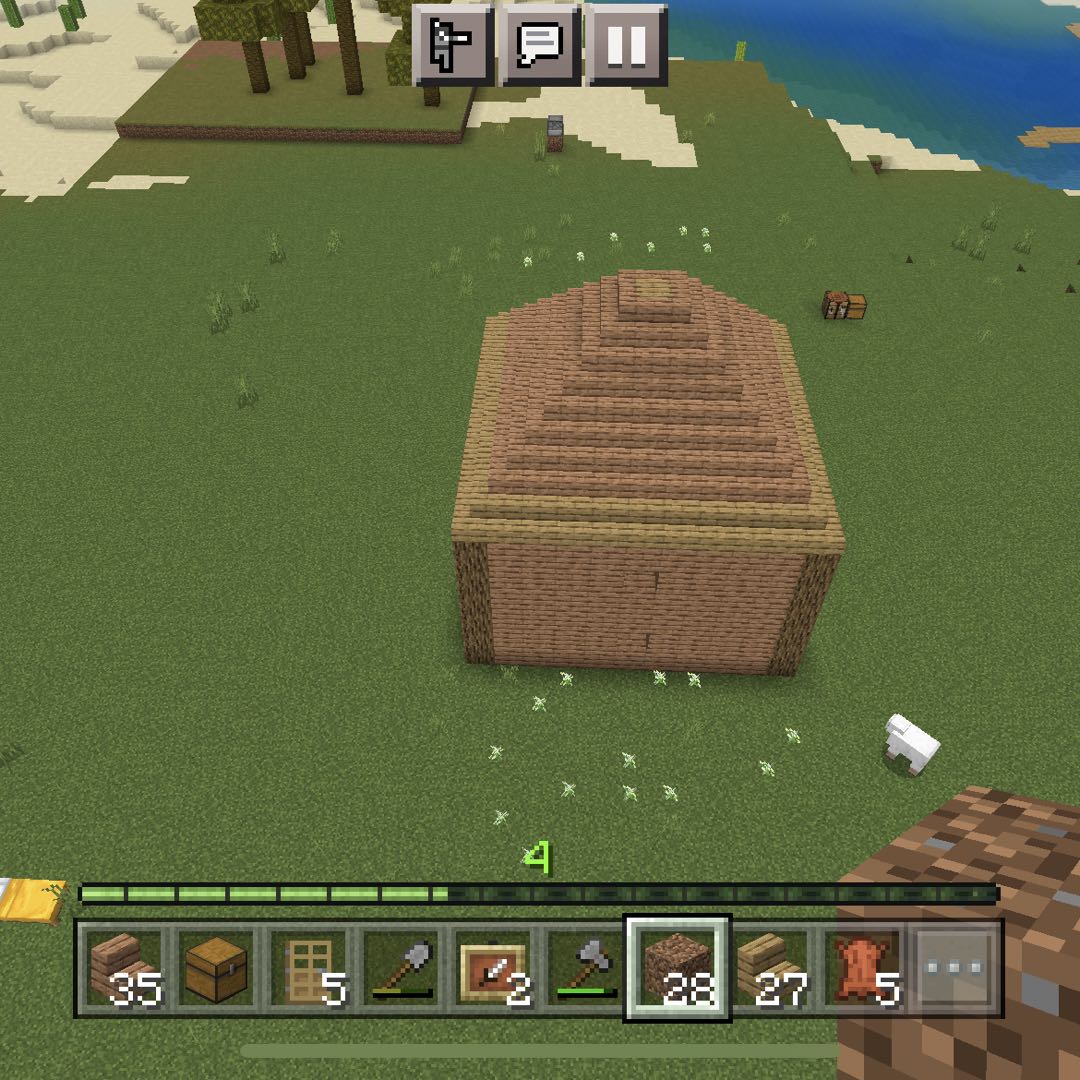Image resolution: width=1080 pixels, height=1080 pixels.
Task: Open the chat window
Action: click(x=540, y=44)
